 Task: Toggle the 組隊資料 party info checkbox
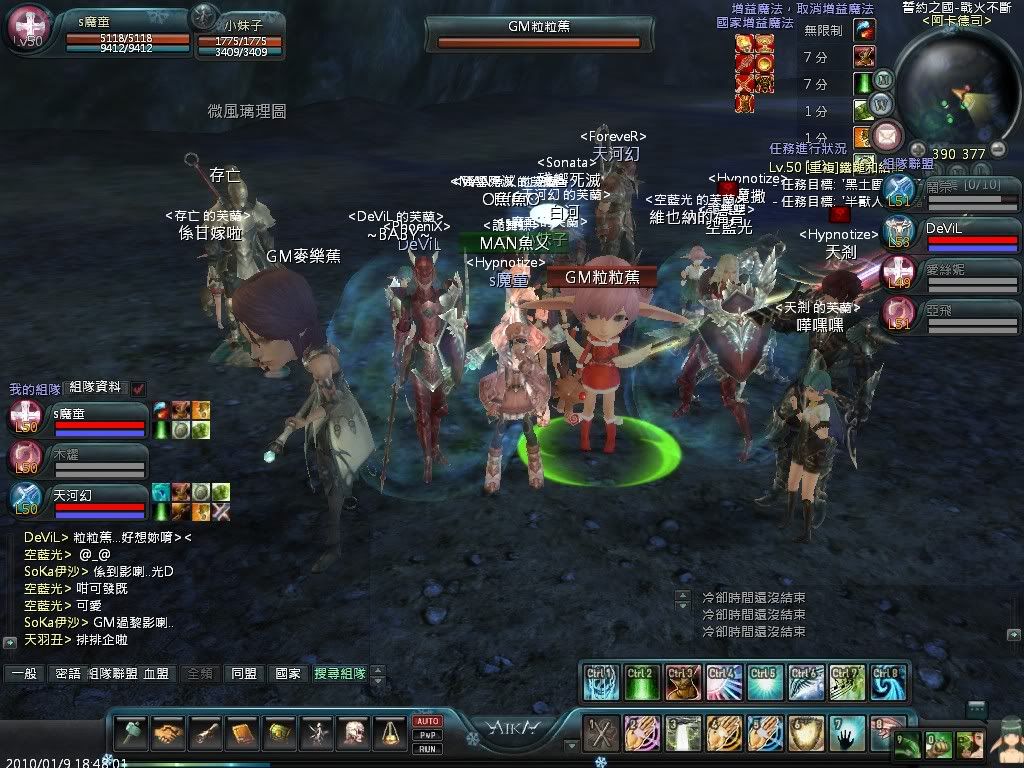point(138,388)
